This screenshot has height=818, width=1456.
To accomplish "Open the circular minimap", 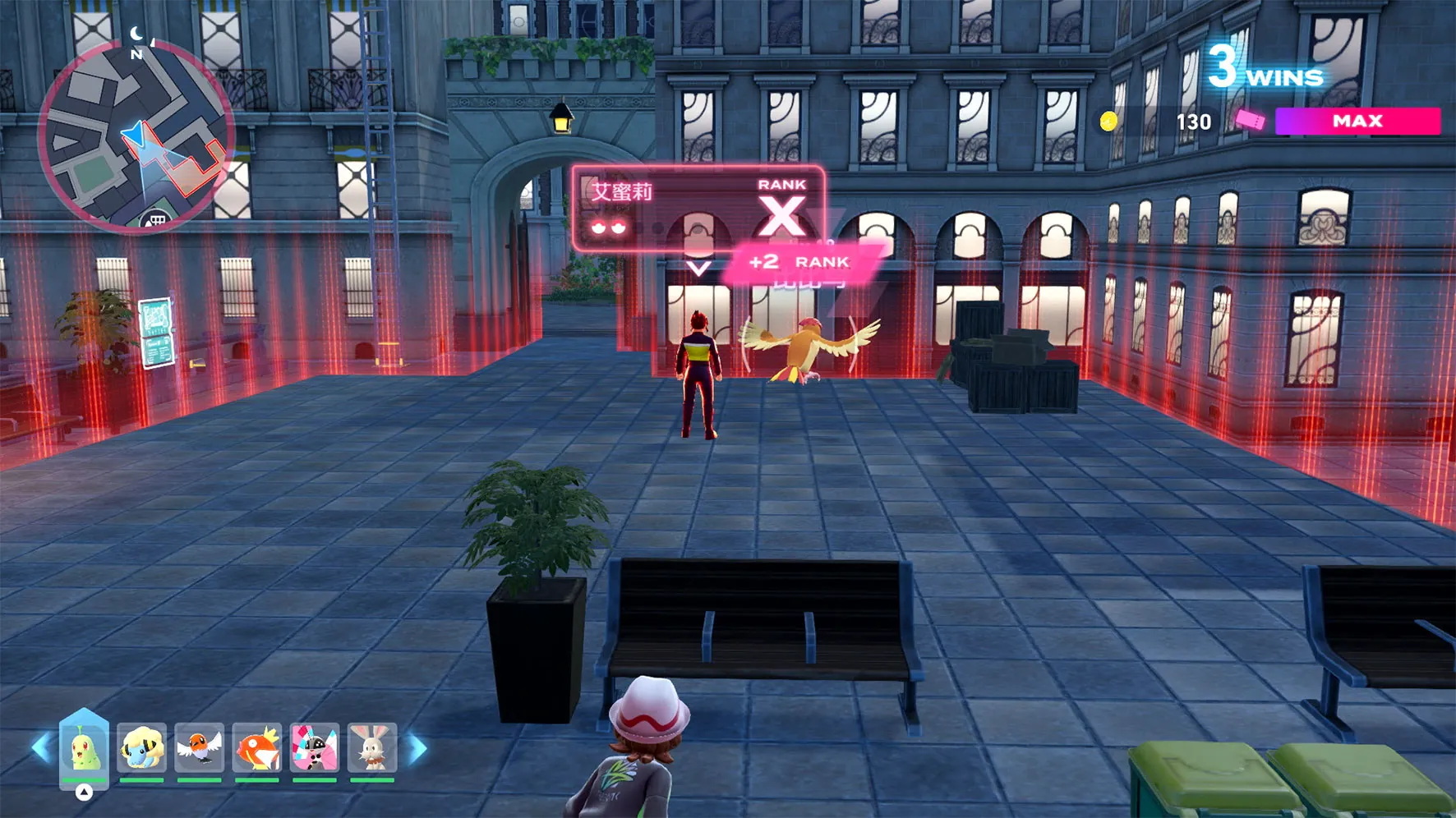I will [136, 136].
